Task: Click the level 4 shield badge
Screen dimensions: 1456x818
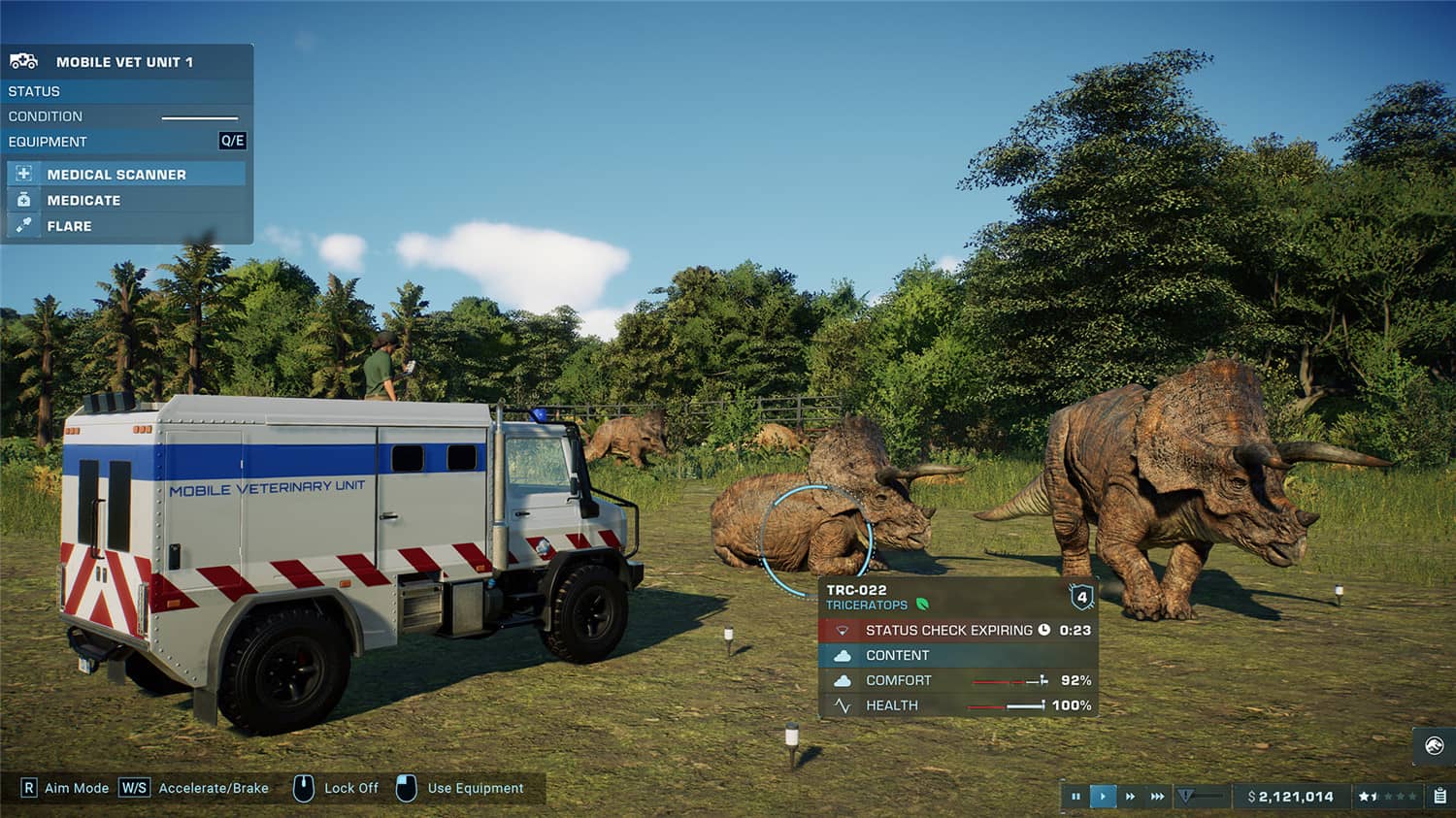Action: (1083, 596)
